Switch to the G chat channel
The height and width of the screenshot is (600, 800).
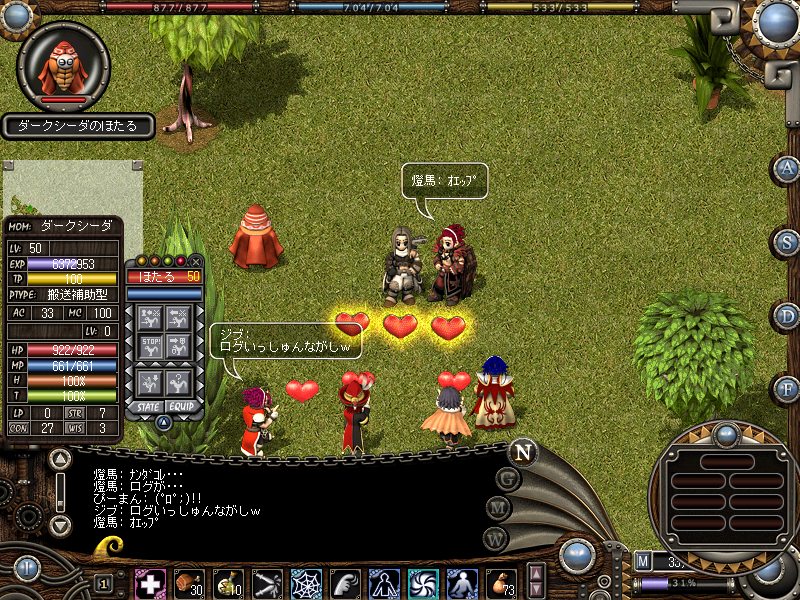[x=508, y=478]
